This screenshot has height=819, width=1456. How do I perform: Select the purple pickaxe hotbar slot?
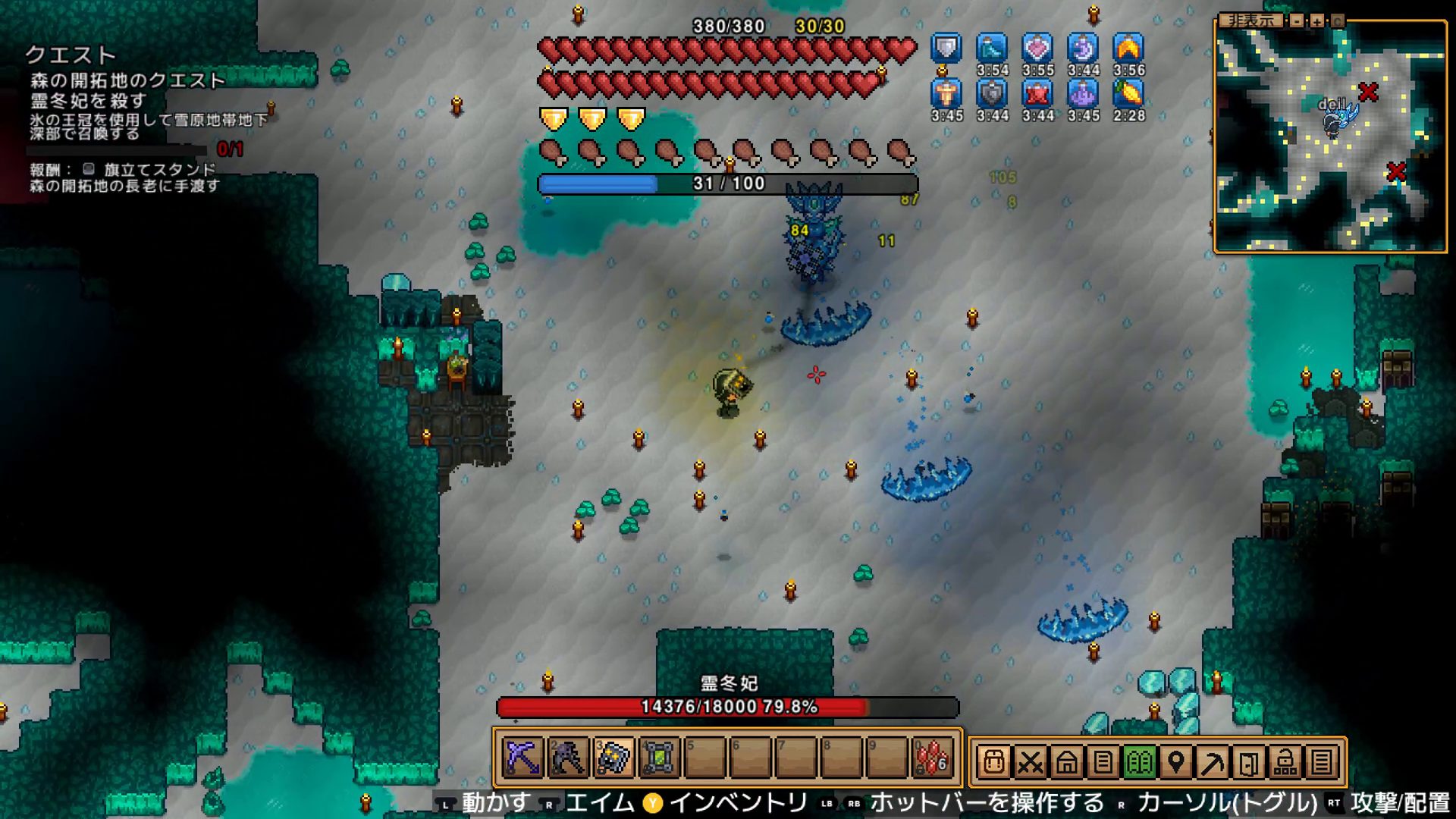coord(523,758)
